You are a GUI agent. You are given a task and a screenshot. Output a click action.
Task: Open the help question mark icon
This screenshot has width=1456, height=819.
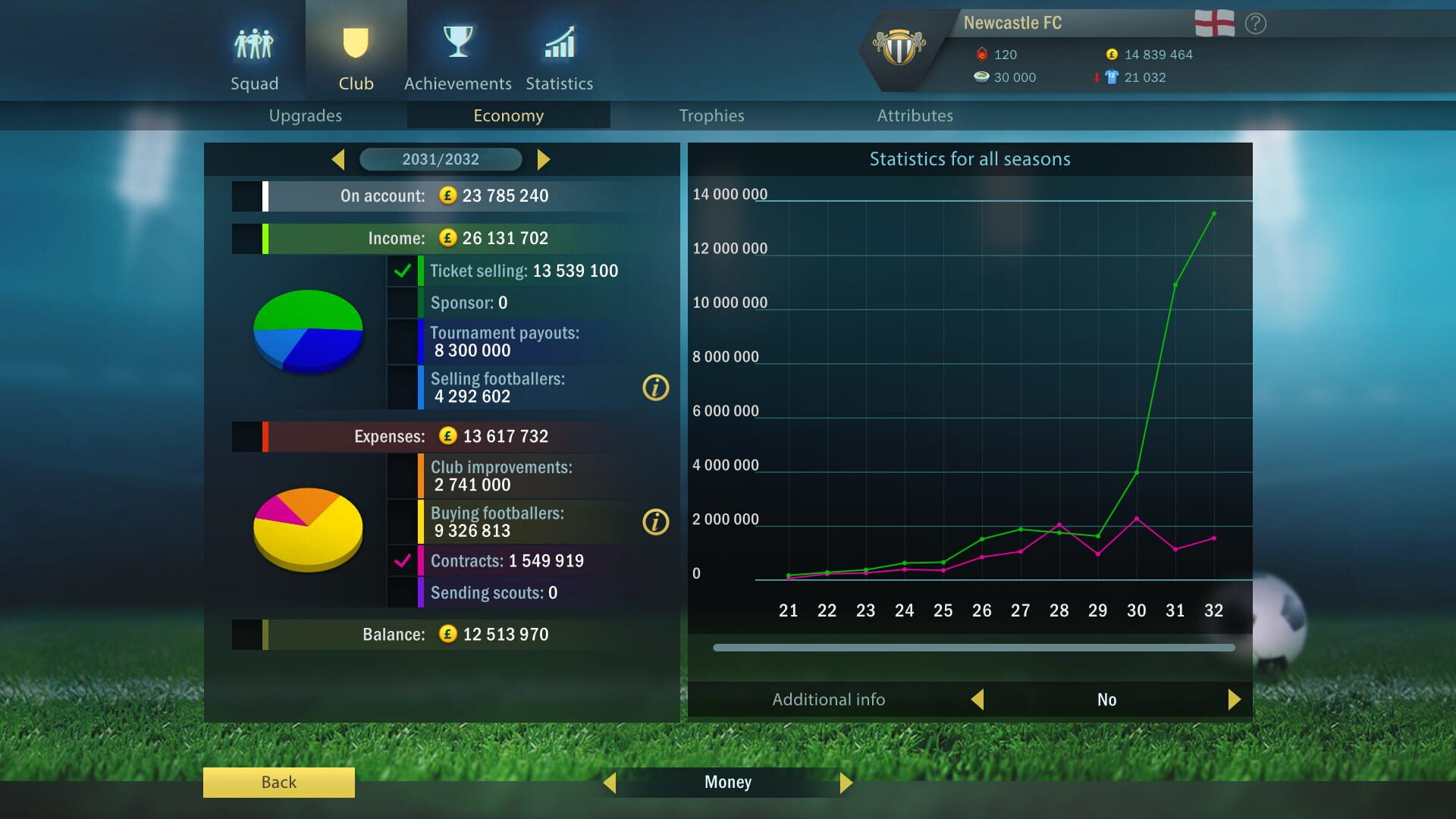tap(1257, 24)
